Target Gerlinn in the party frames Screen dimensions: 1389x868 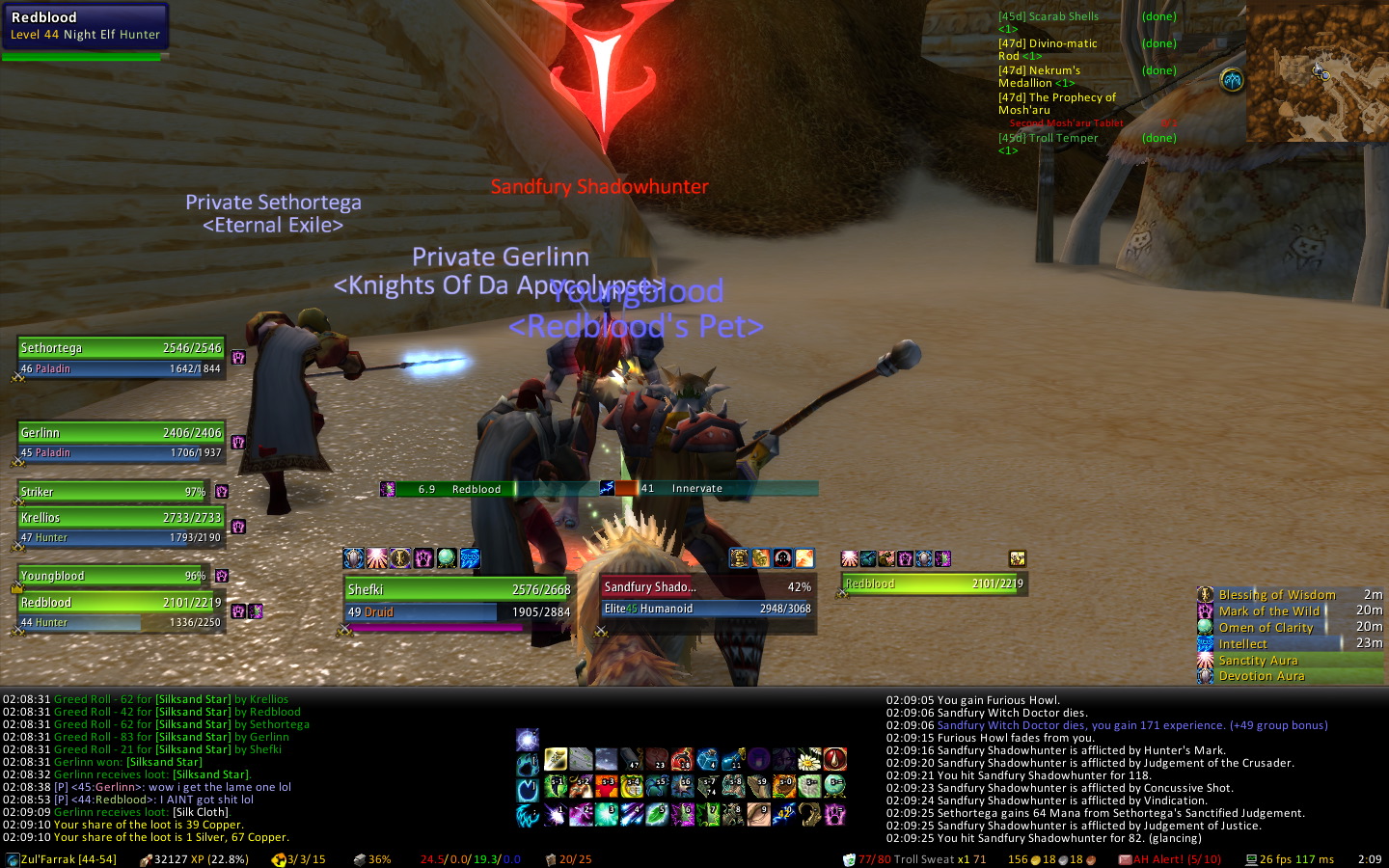[121, 433]
